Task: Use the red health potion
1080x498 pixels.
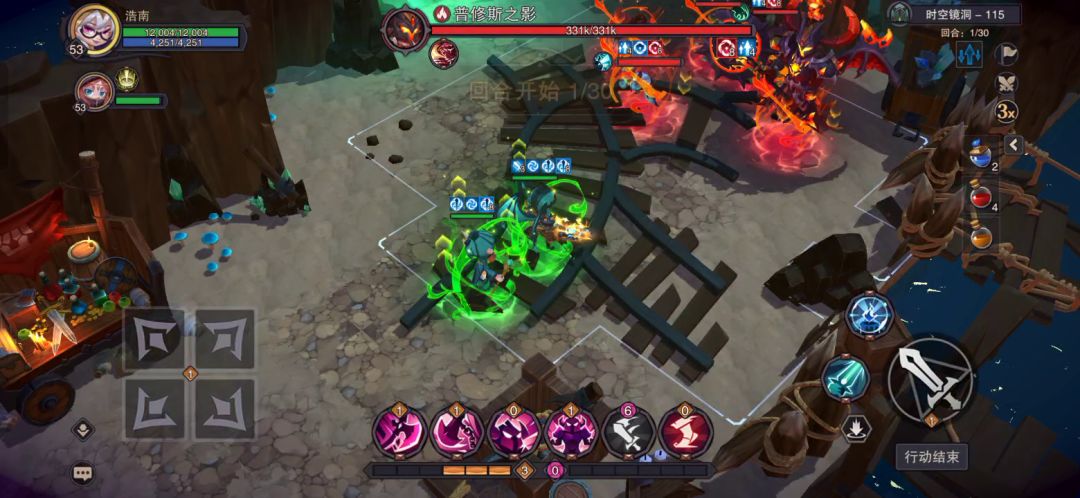Action: click(982, 197)
